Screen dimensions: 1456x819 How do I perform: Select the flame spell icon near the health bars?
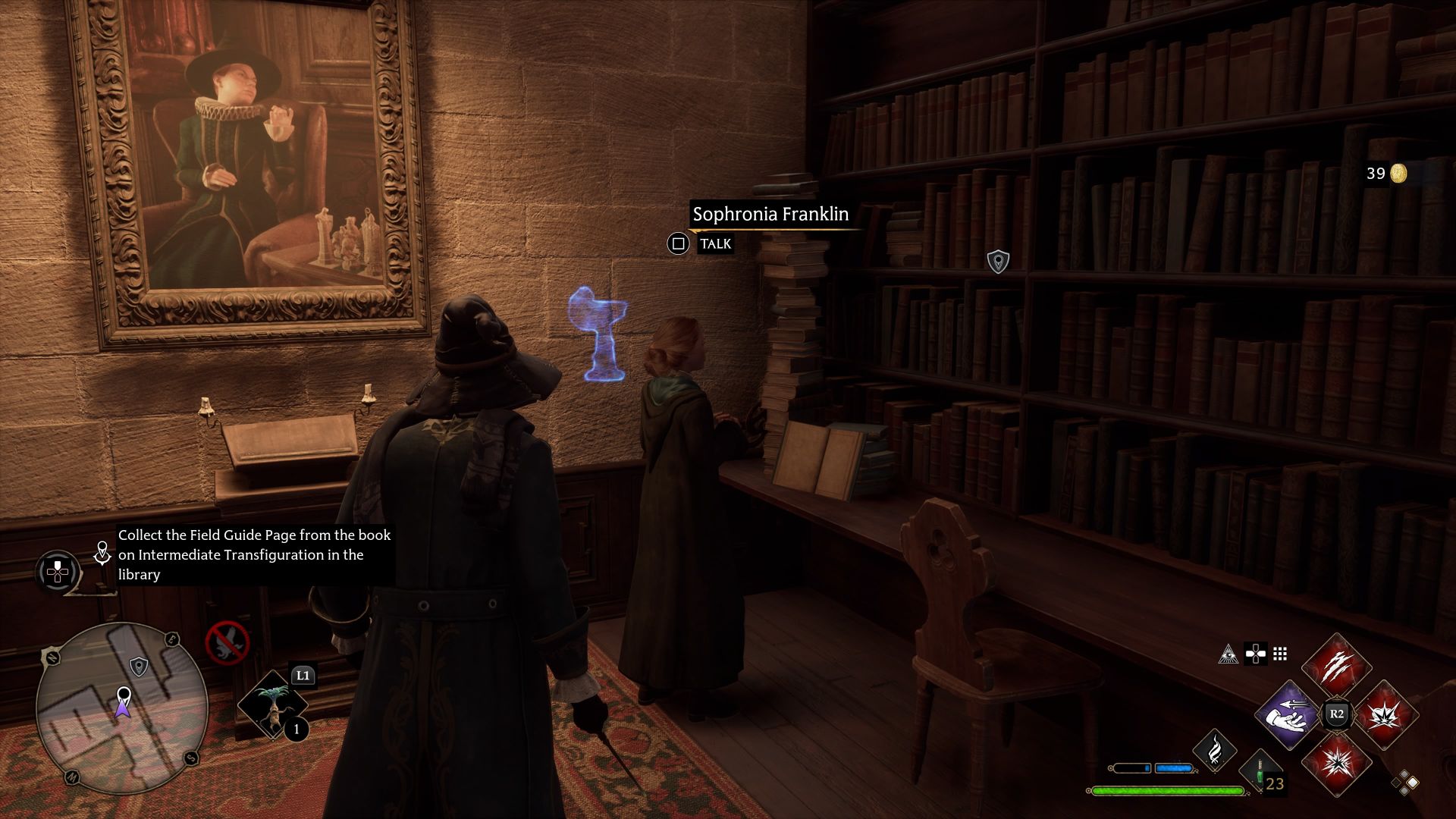point(1215,749)
